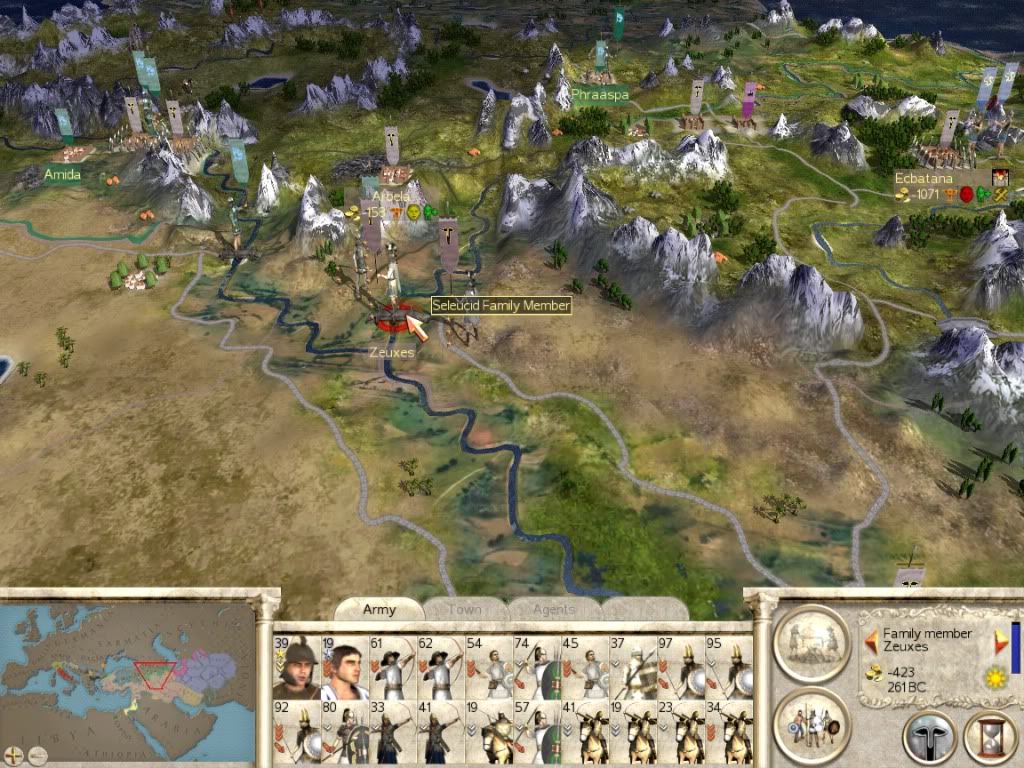Click the faded construction round button
Image resolution: width=1024 pixels, height=768 pixels.
point(811,642)
